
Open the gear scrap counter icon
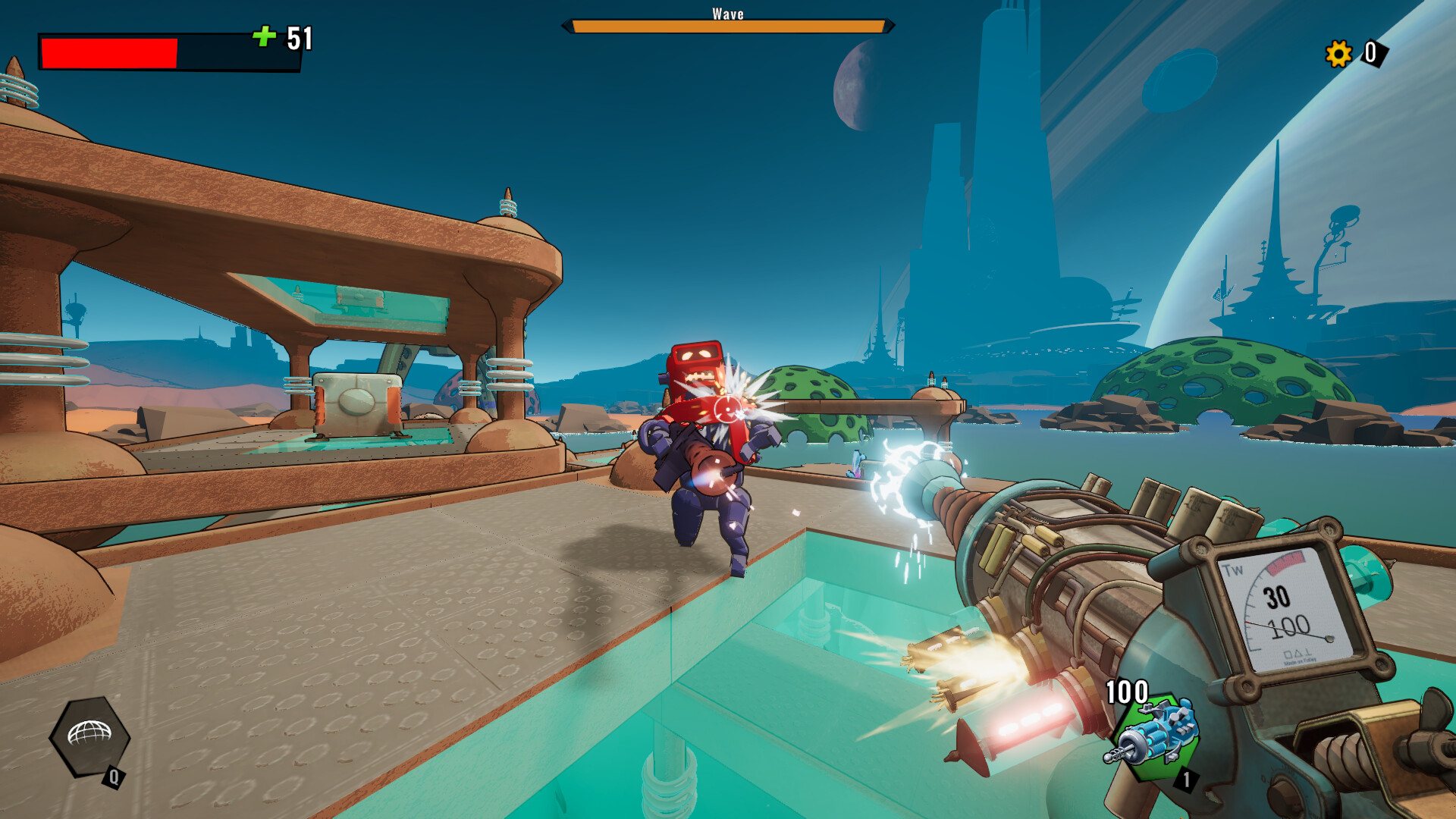tap(1337, 54)
